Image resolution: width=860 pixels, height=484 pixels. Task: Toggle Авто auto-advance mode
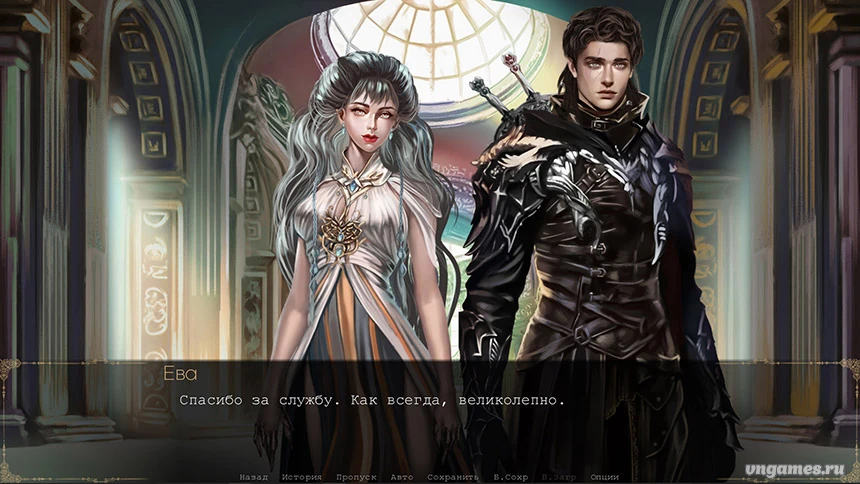point(401,477)
